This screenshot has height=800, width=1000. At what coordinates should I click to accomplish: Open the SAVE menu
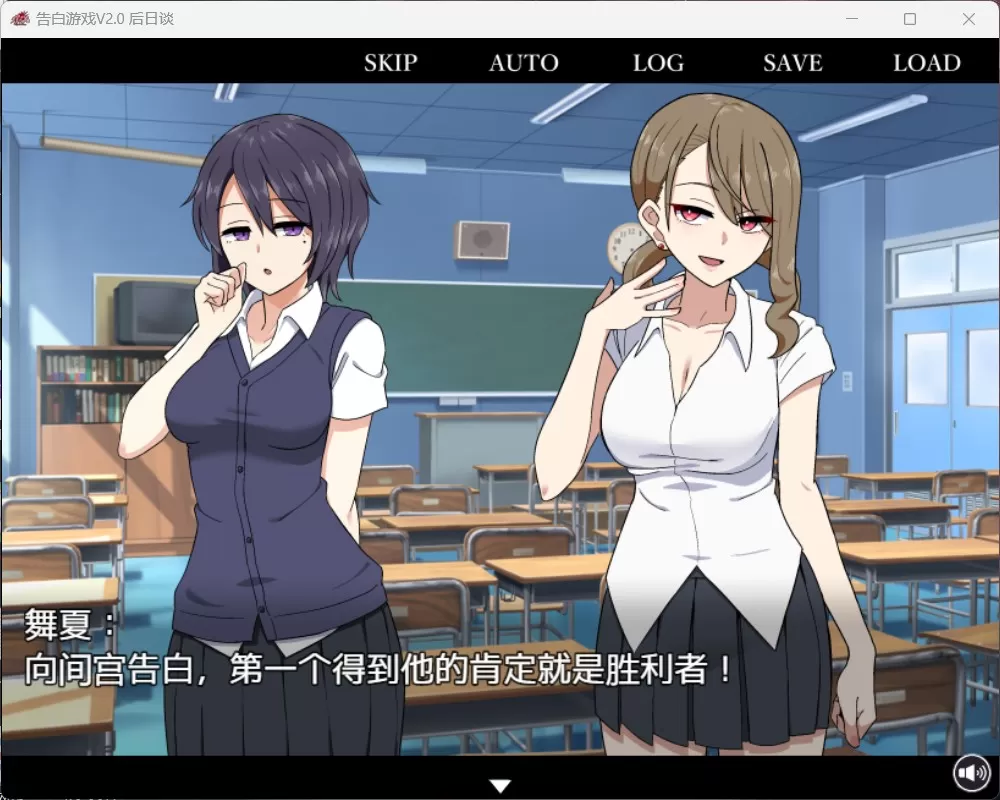click(792, 63)
